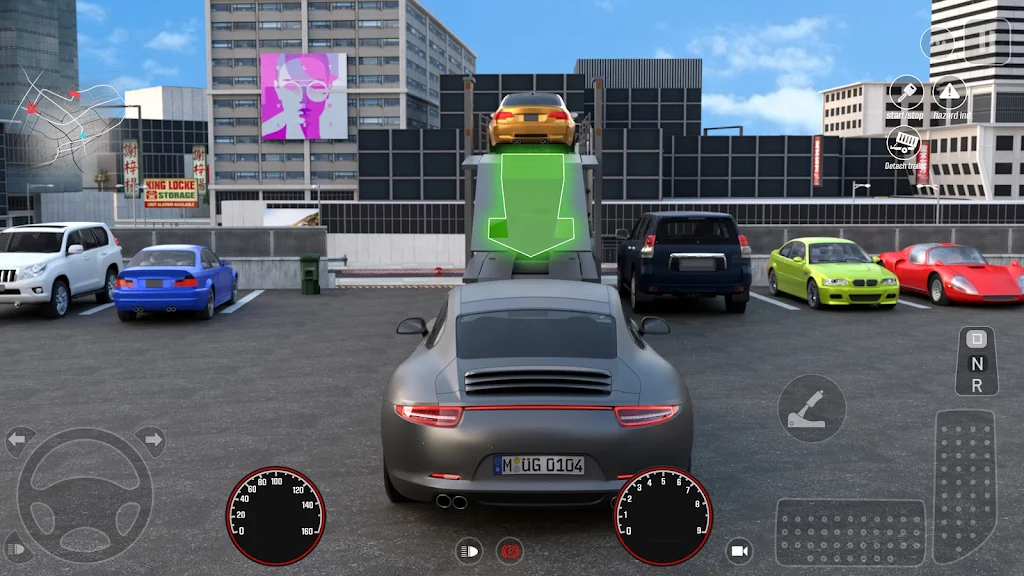Tap the start/stop engine key button
This screenshot has width=1024, height=576.
click(906, 93)
